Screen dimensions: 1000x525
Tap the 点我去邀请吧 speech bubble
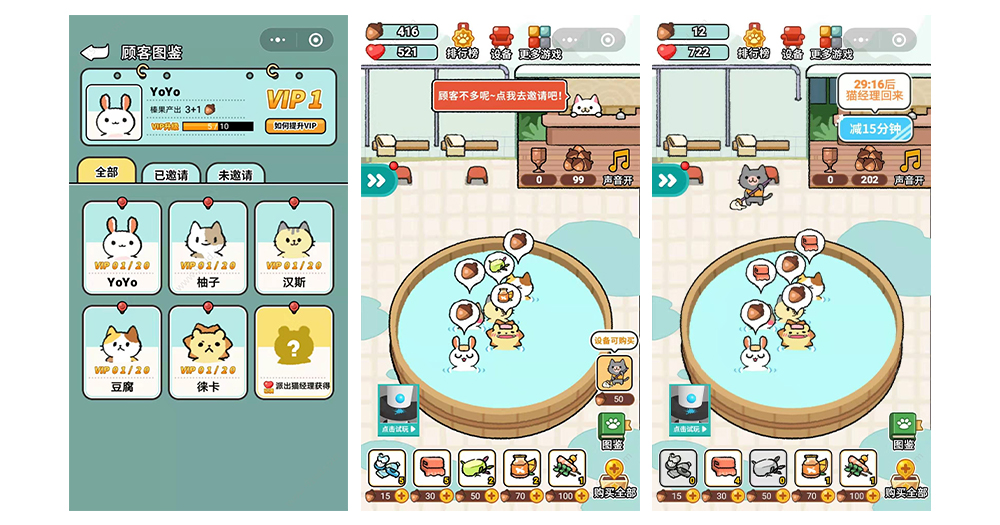pos(501,97)
